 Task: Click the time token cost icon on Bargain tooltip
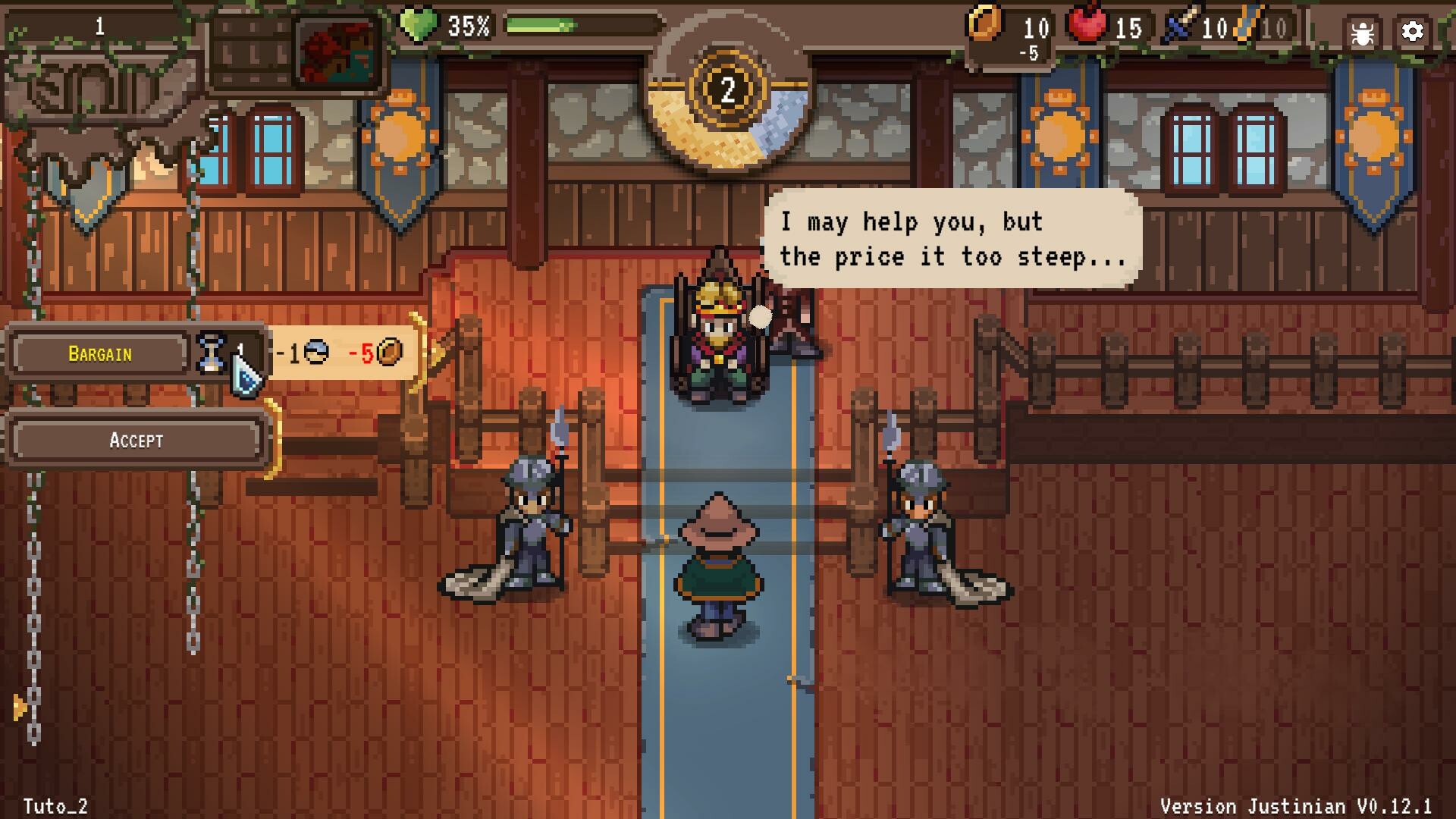pyautogui.click(x=318, y=353)
